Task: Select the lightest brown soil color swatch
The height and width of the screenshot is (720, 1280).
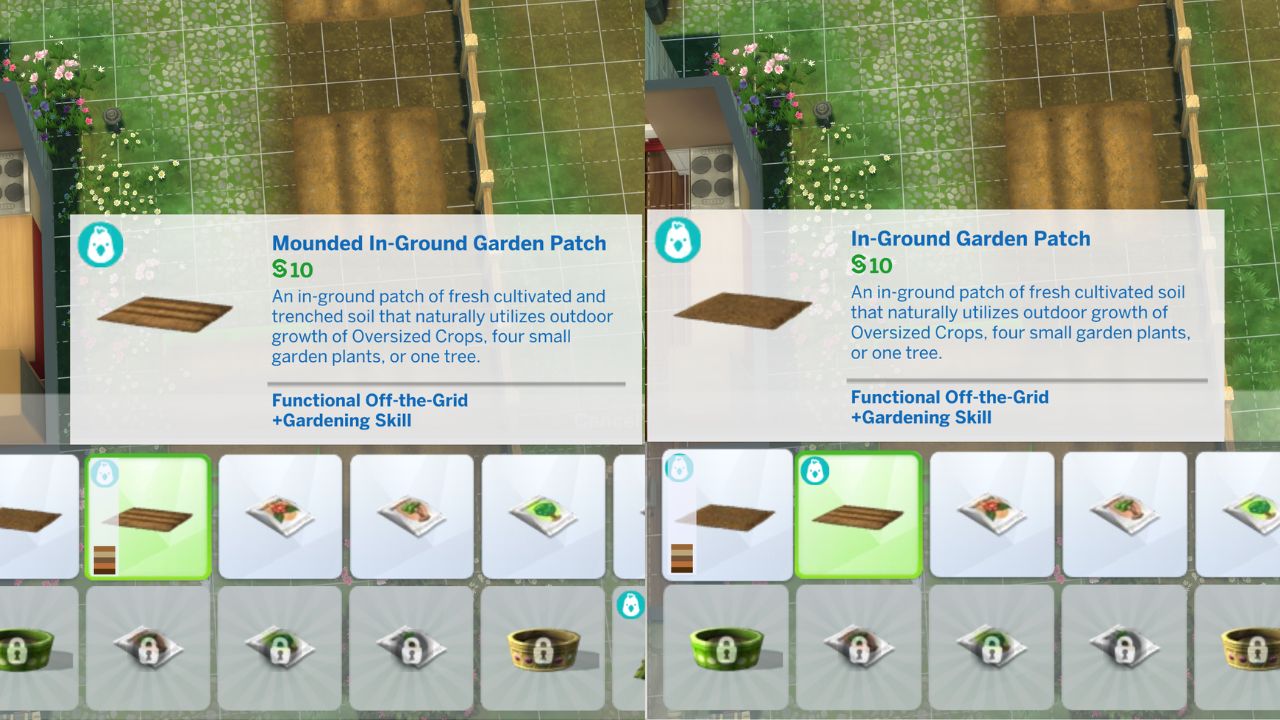Action: (104, 553)
